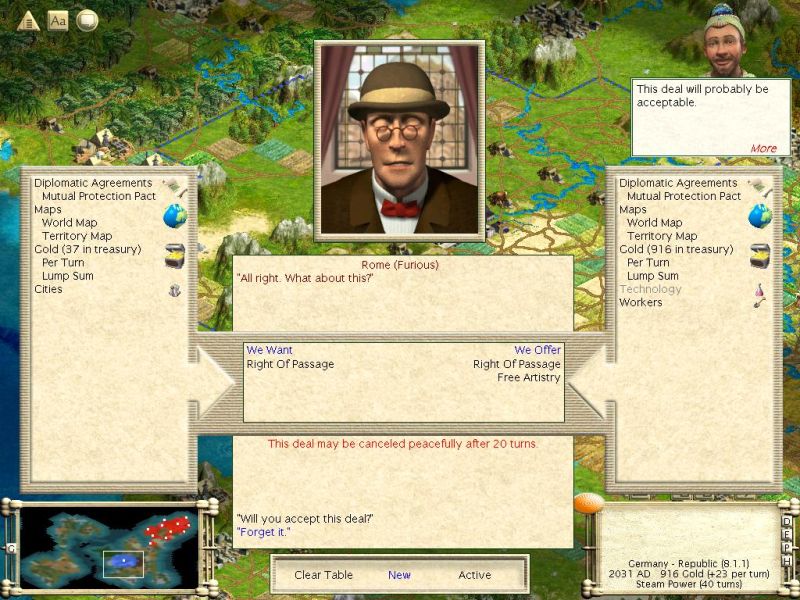Image resolution: width=800 pixels, height=600 pixels.
Task: Open the Workers trade category
Action: [641, 302]
